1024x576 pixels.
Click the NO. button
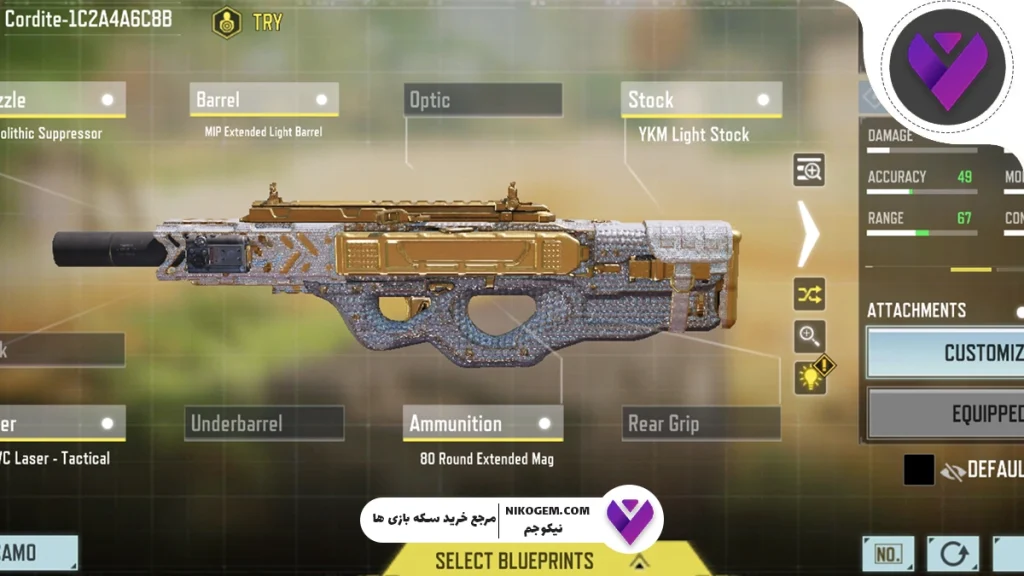pyautogui.click(x=888, y=554)
